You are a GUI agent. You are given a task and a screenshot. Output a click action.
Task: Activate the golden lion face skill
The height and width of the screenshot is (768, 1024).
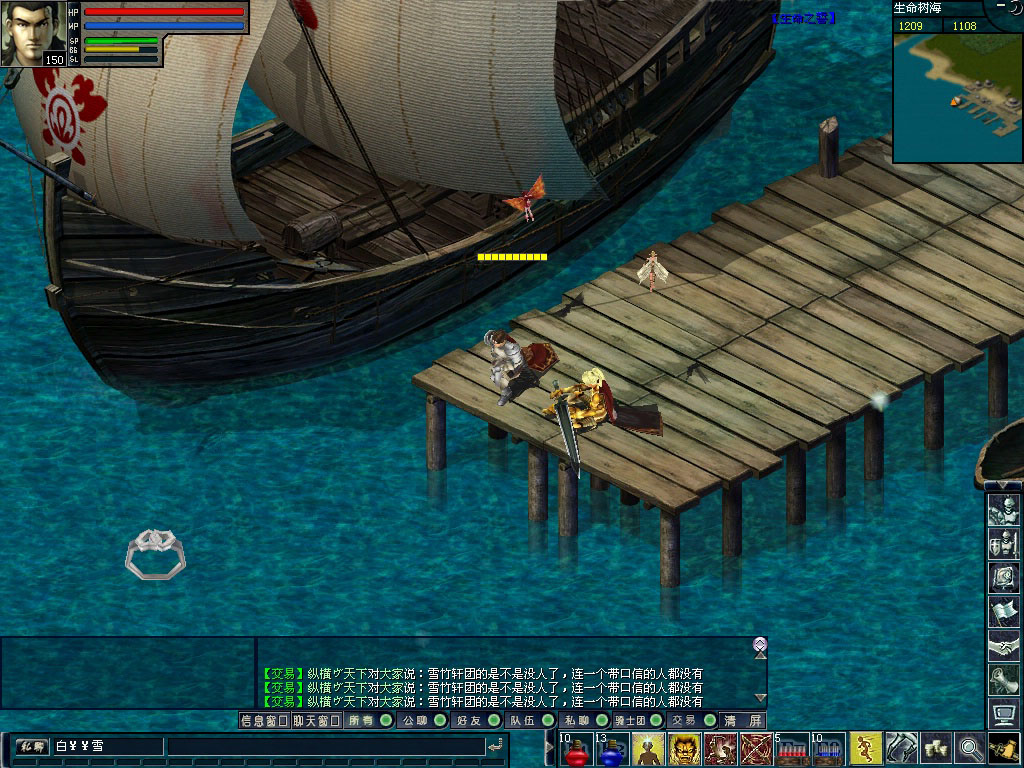pyautogui.click(x=684, y=749)
